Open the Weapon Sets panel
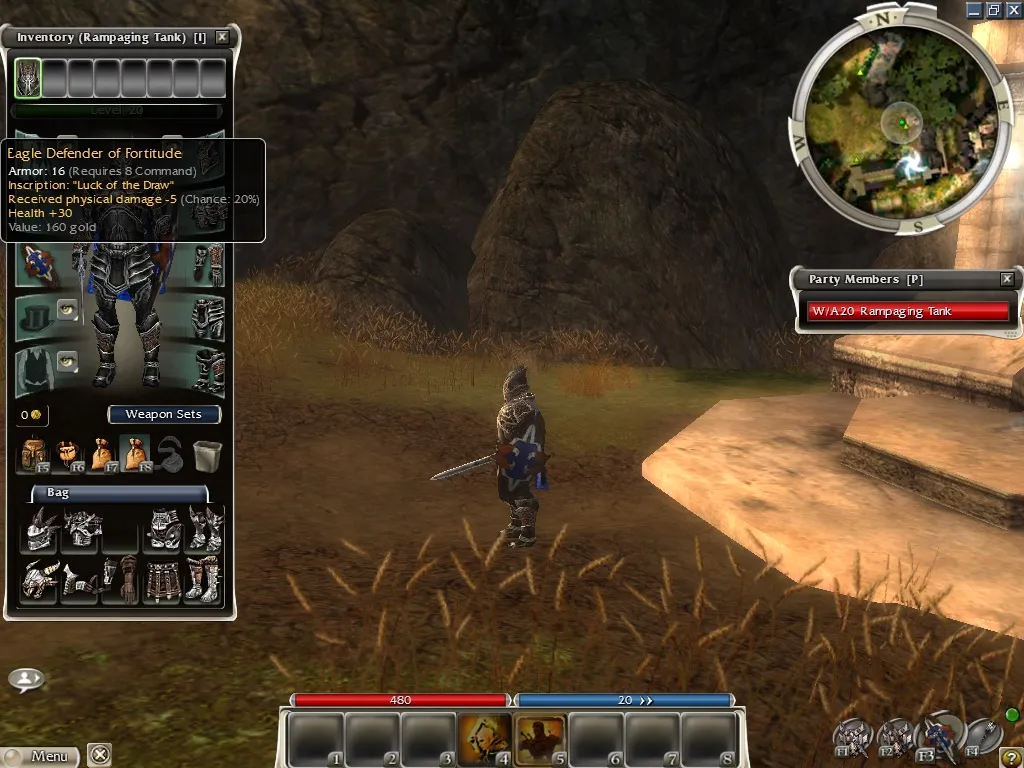1024x768 pixels. [163, 414]
